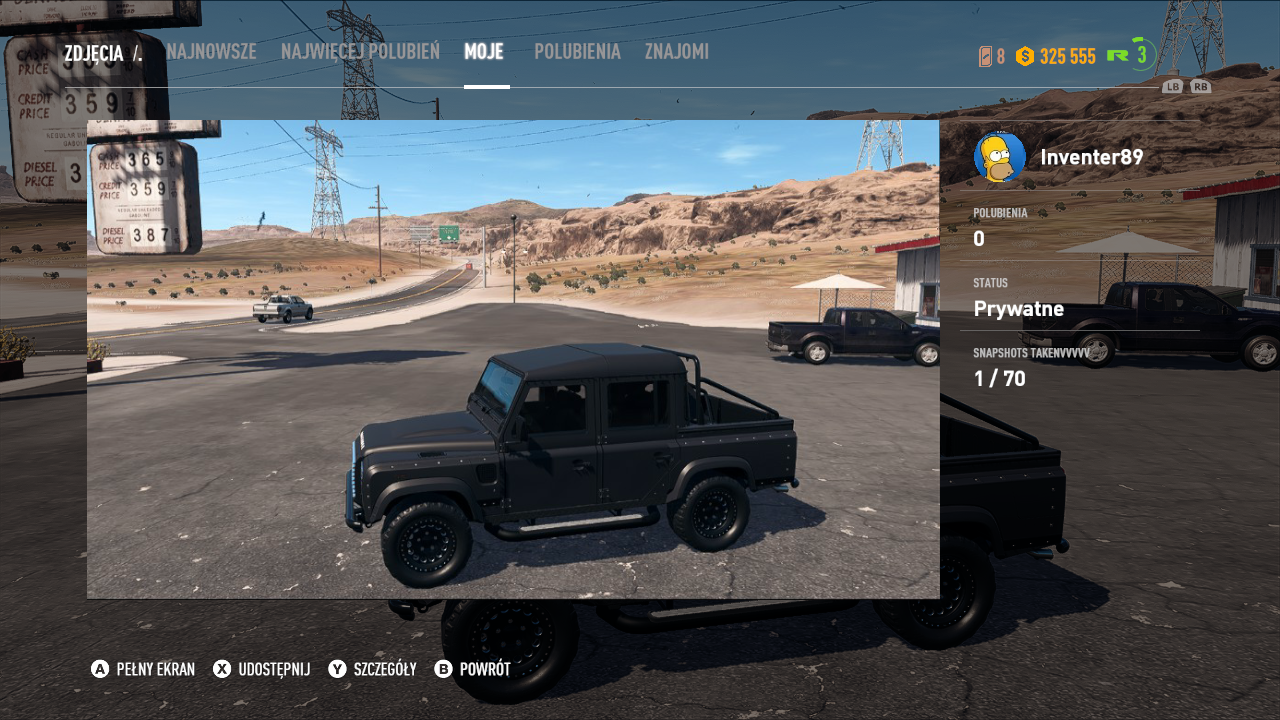Go back with Powrót
1280x720 pixels.
point(473,669)
